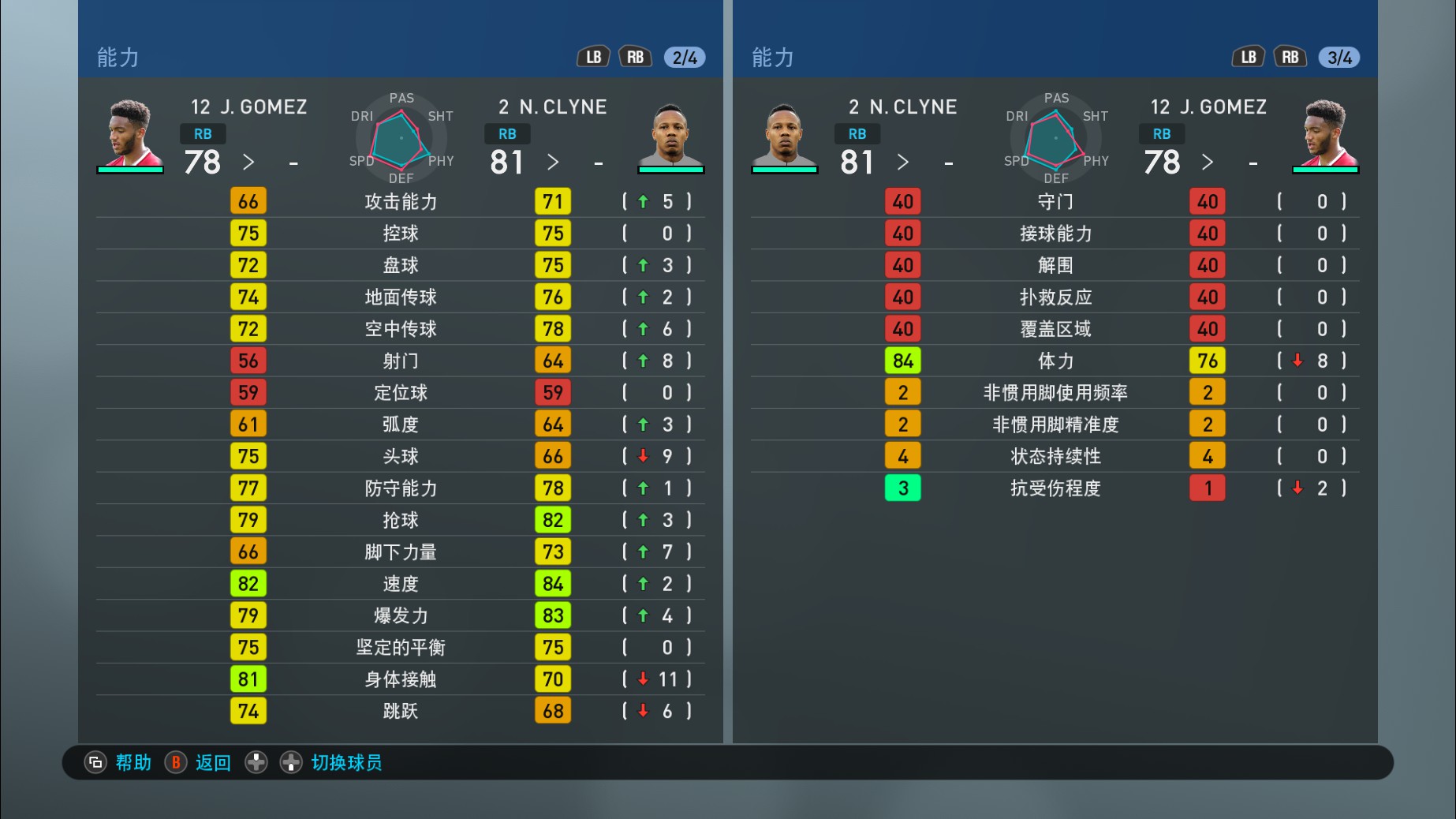
Task: Click the RB shoulder button icon on left panel
Action: [636, 57]
